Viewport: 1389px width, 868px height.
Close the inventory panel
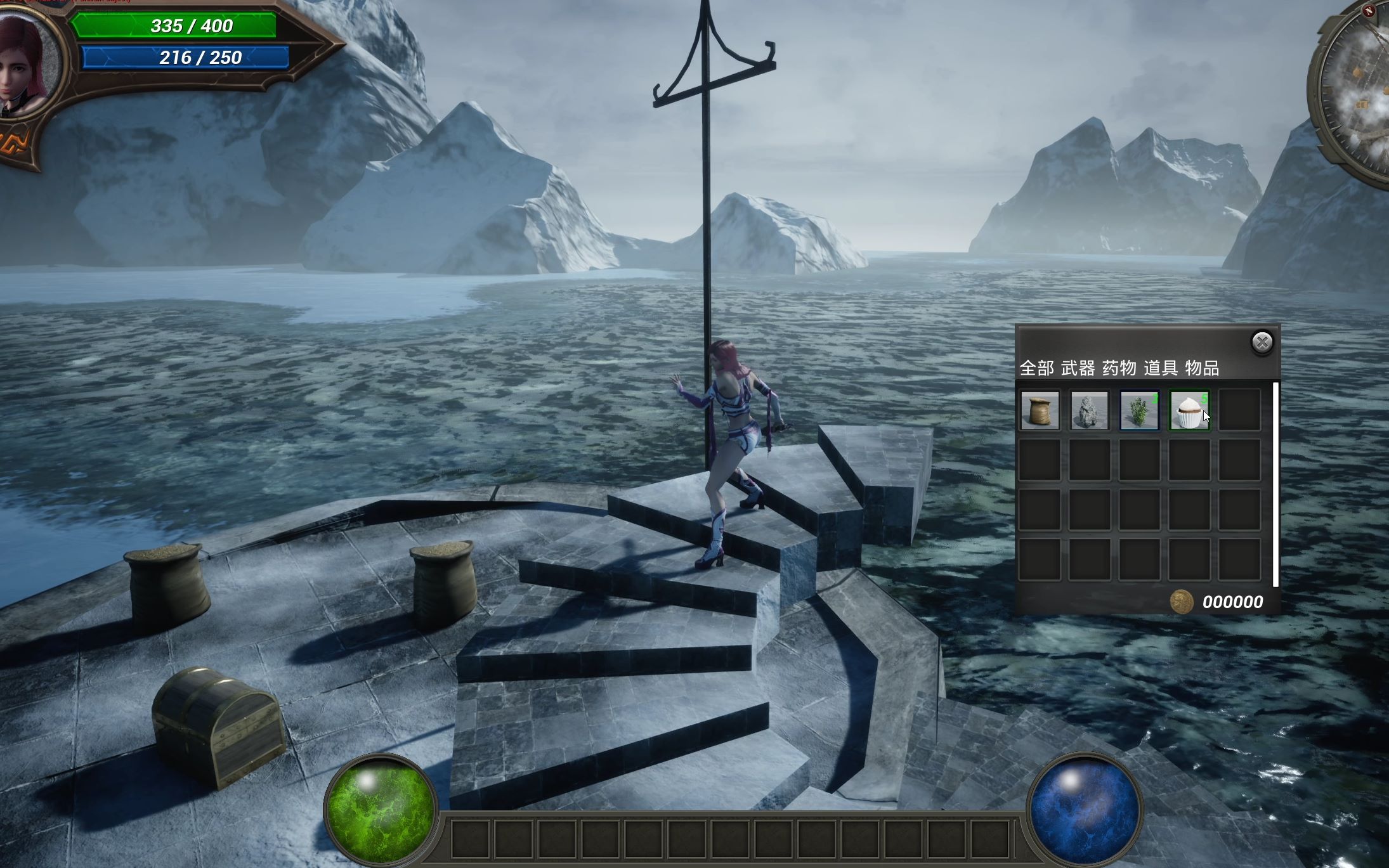pyautogui.click(x=1262, y=342)
